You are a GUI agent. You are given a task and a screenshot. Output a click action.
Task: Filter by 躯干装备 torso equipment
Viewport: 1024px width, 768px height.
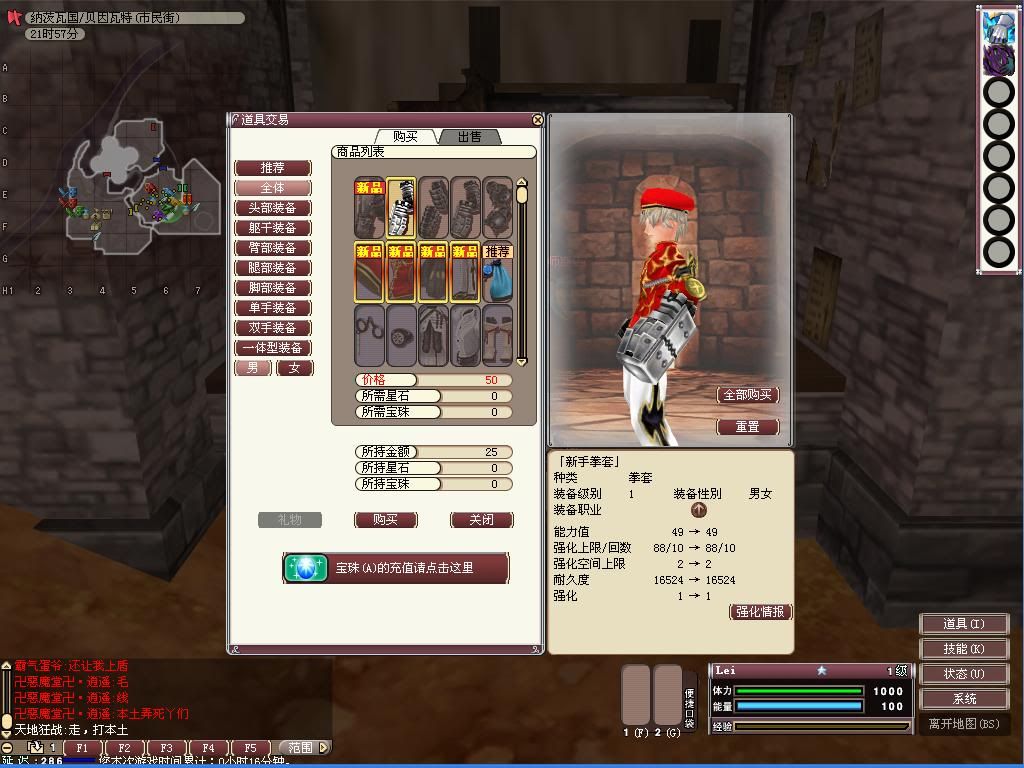point(272,228)
